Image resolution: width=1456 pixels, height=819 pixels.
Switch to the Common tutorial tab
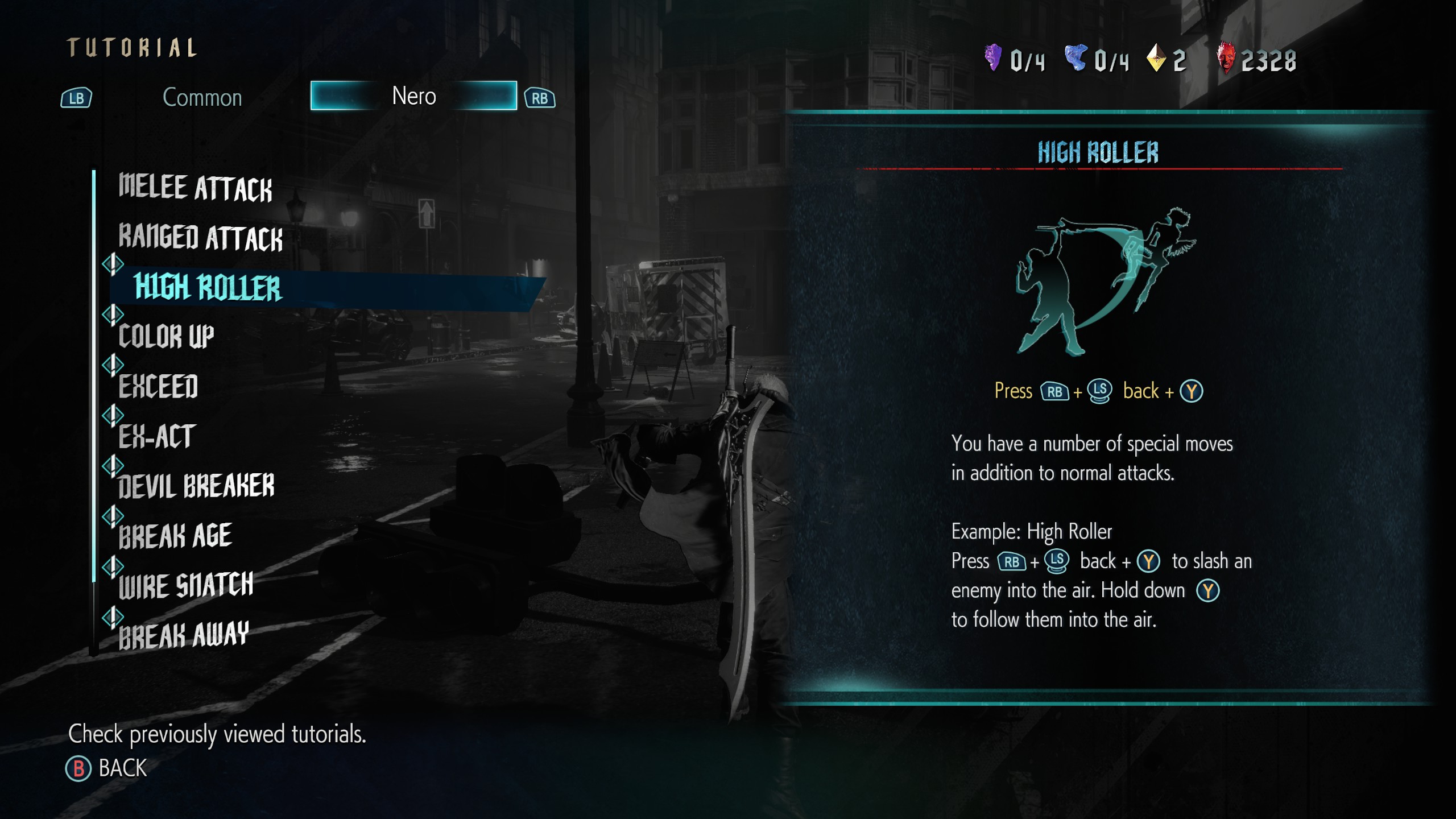tap(202, 98)
